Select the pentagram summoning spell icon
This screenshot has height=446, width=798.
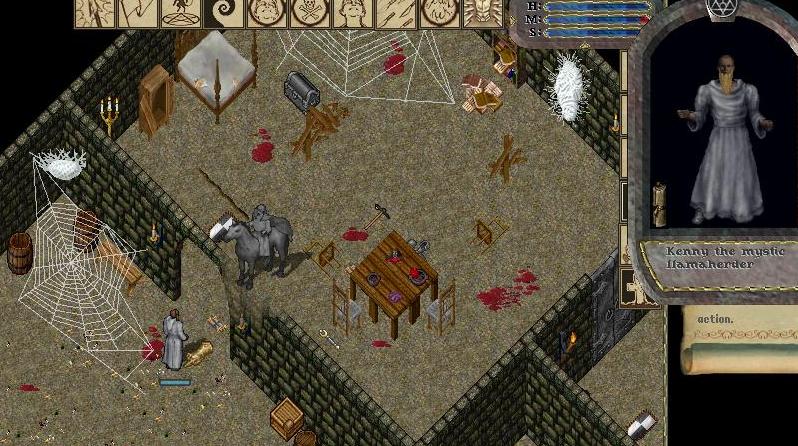(x=181, y=13)
